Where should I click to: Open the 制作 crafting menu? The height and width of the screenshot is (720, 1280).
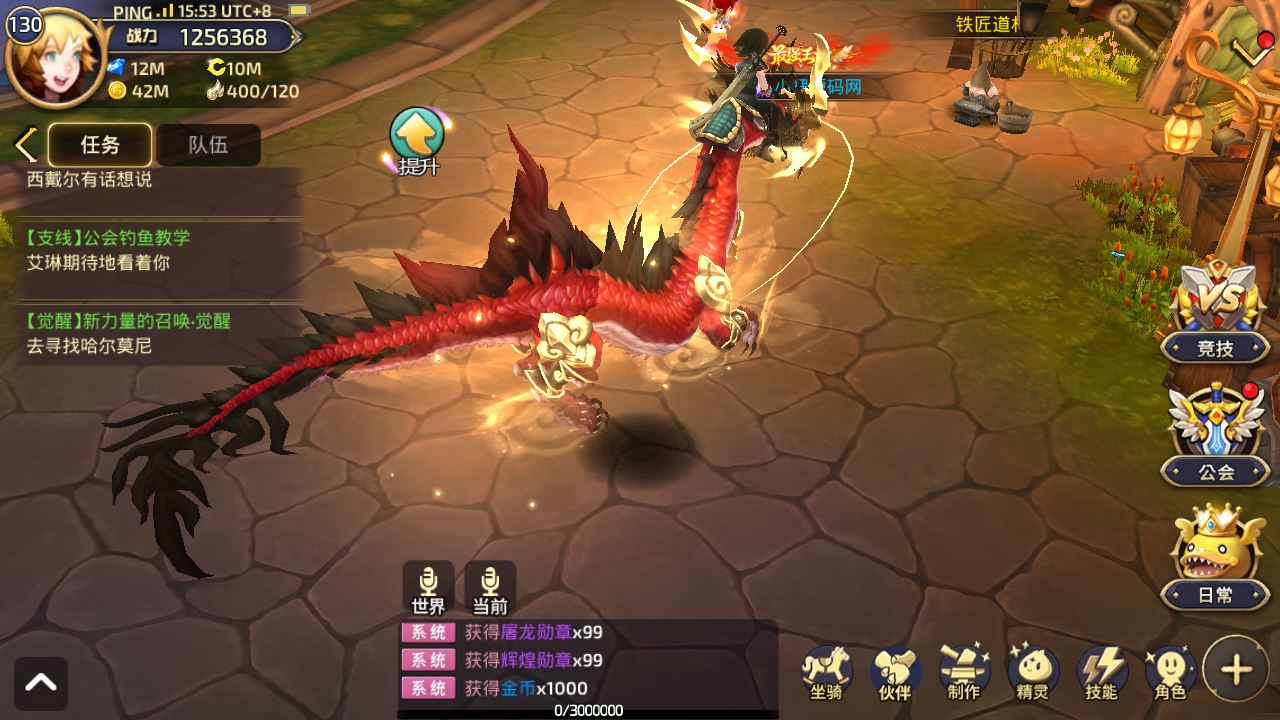click(964, 671)
